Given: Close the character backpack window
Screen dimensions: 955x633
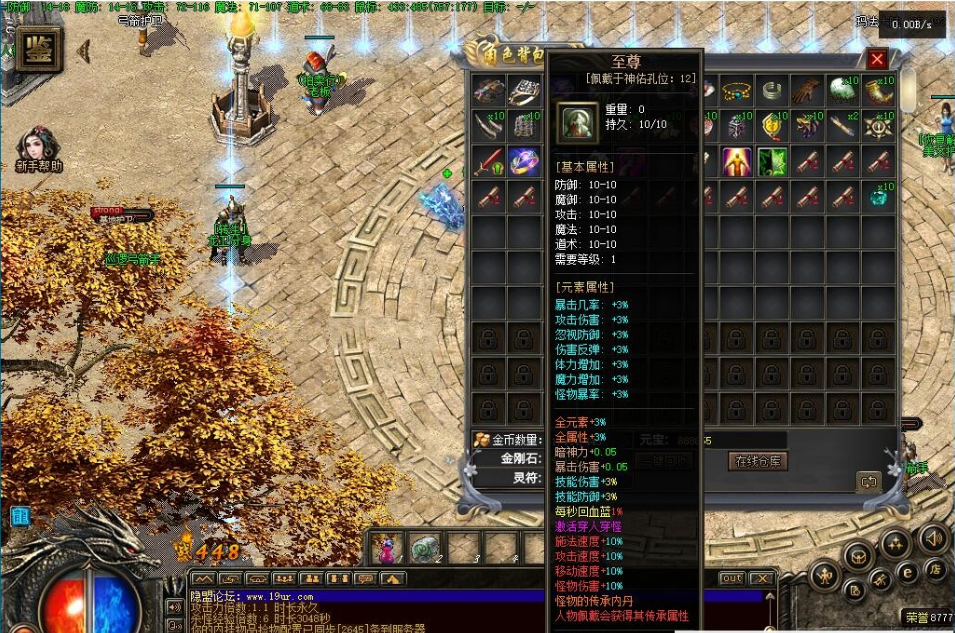Looking at the screenshot, I should (877, 60).
